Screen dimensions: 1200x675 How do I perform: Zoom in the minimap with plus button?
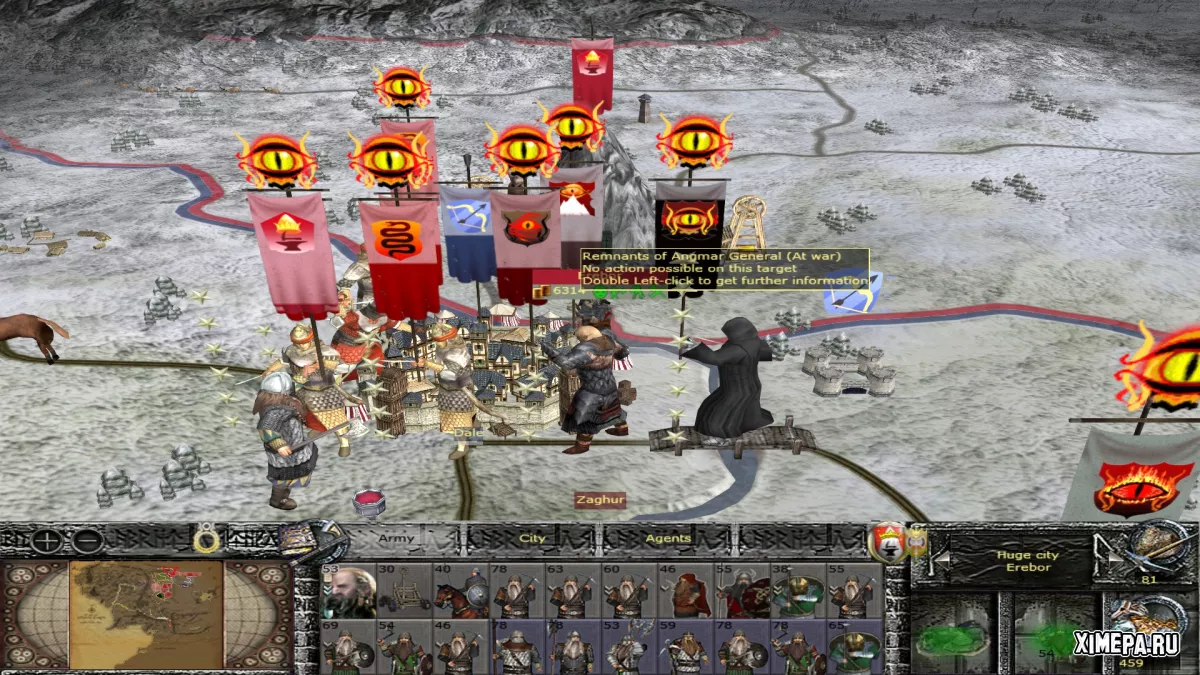[x=47, y=541]
